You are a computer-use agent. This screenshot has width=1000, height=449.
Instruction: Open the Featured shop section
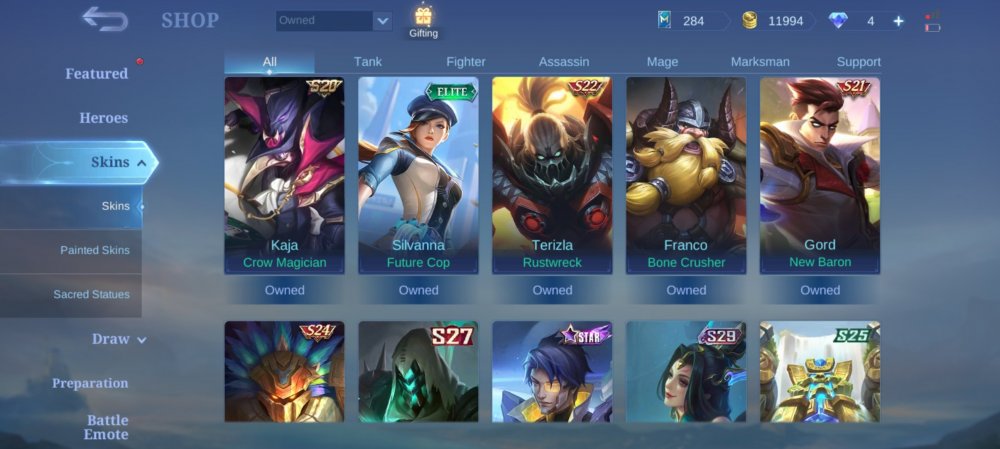[97, 74]
